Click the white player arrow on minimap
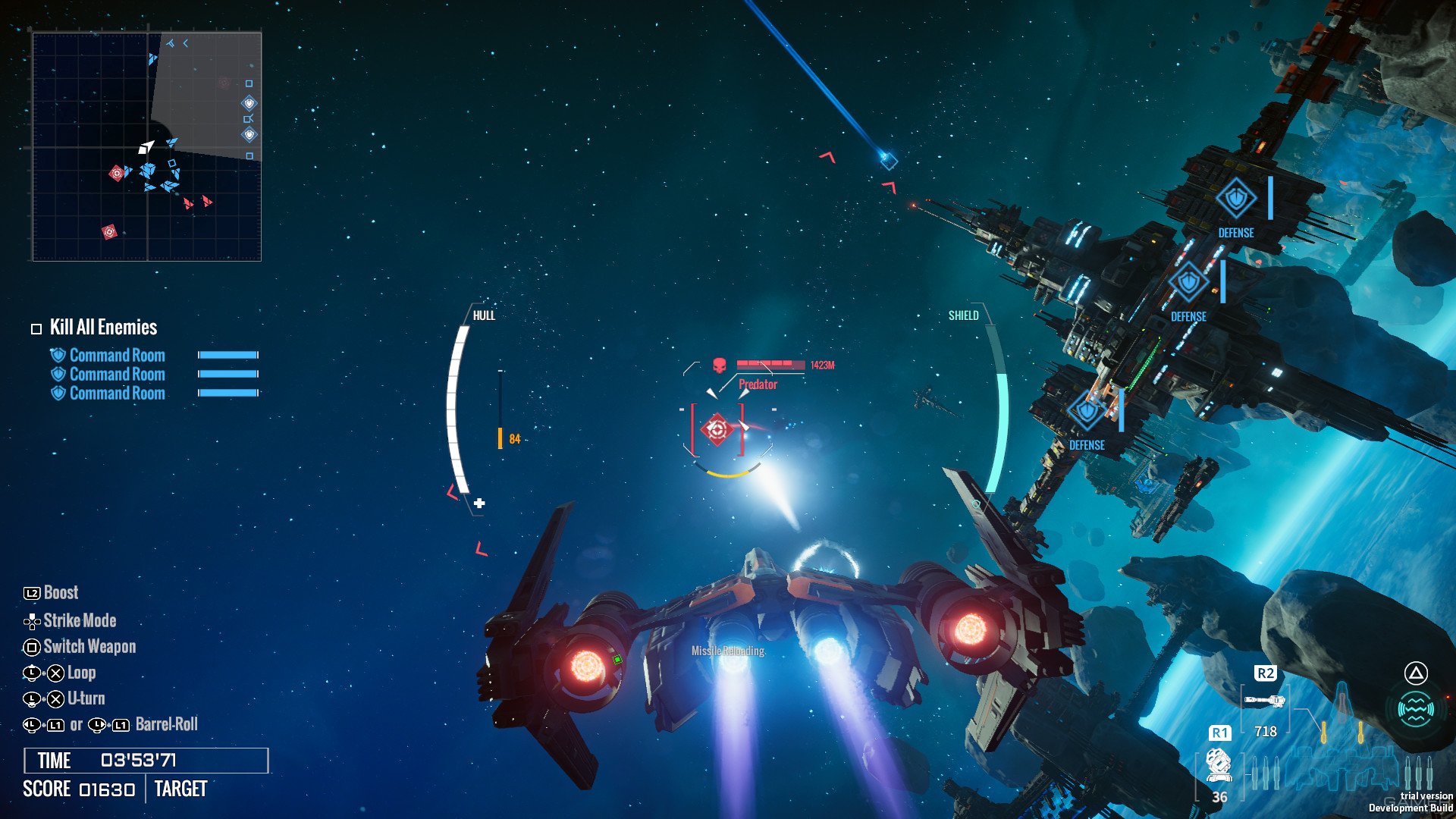Screen dimensions: 1456x819 coord(146,147)
